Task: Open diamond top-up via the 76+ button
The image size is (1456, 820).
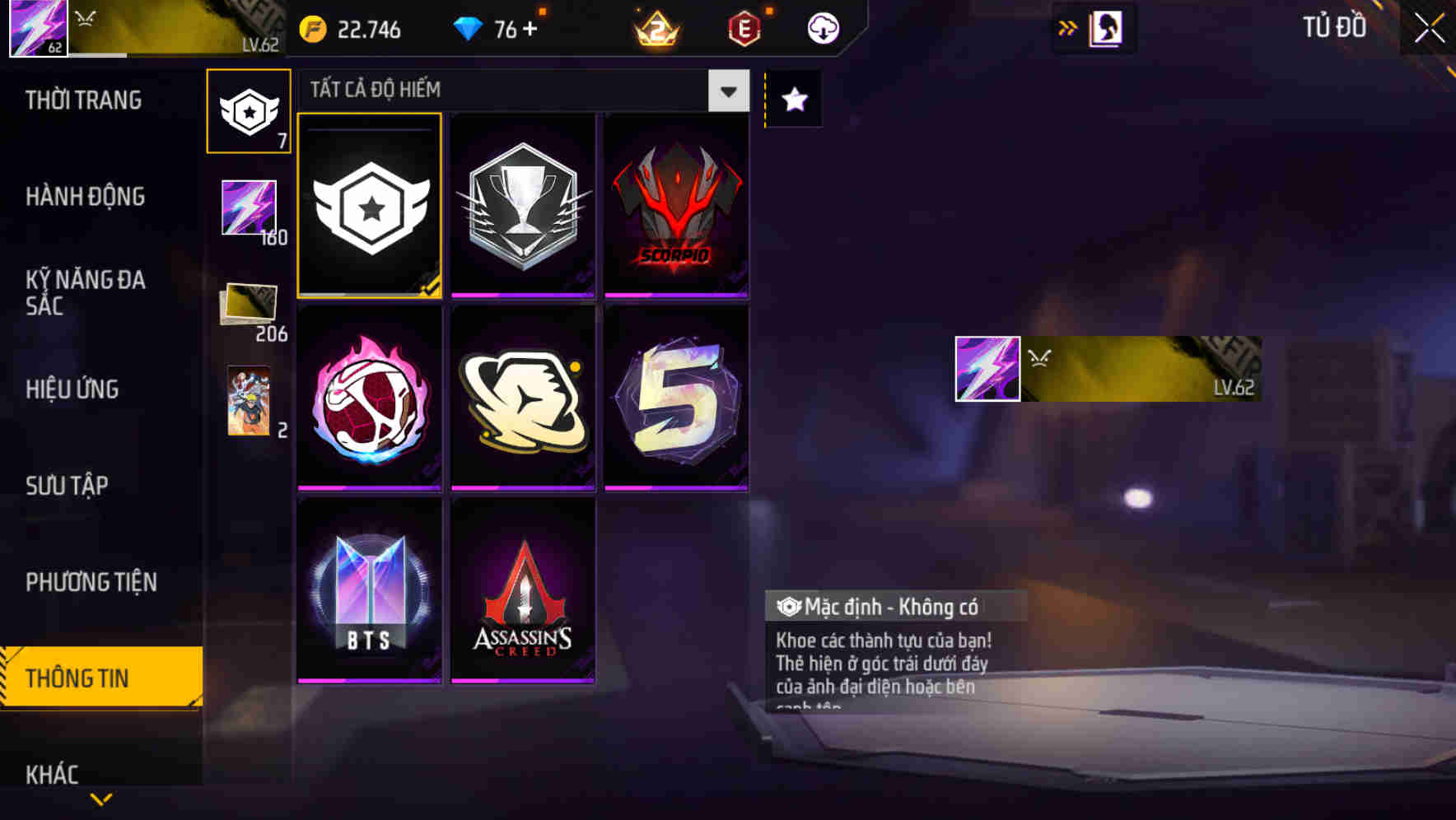Action: tap(513, 27)
